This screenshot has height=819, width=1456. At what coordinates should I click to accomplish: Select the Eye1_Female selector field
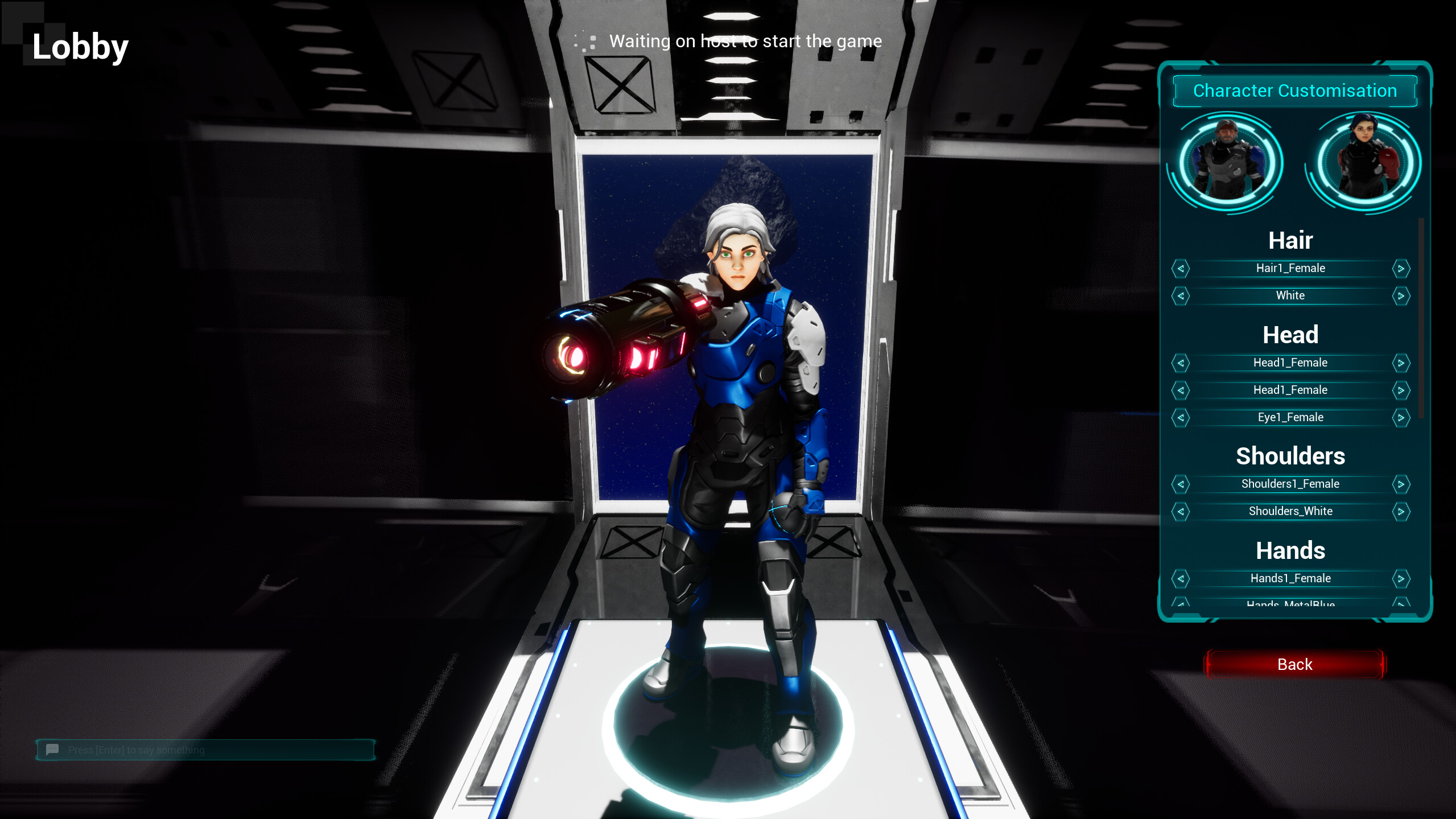[x=1292, y=417]
